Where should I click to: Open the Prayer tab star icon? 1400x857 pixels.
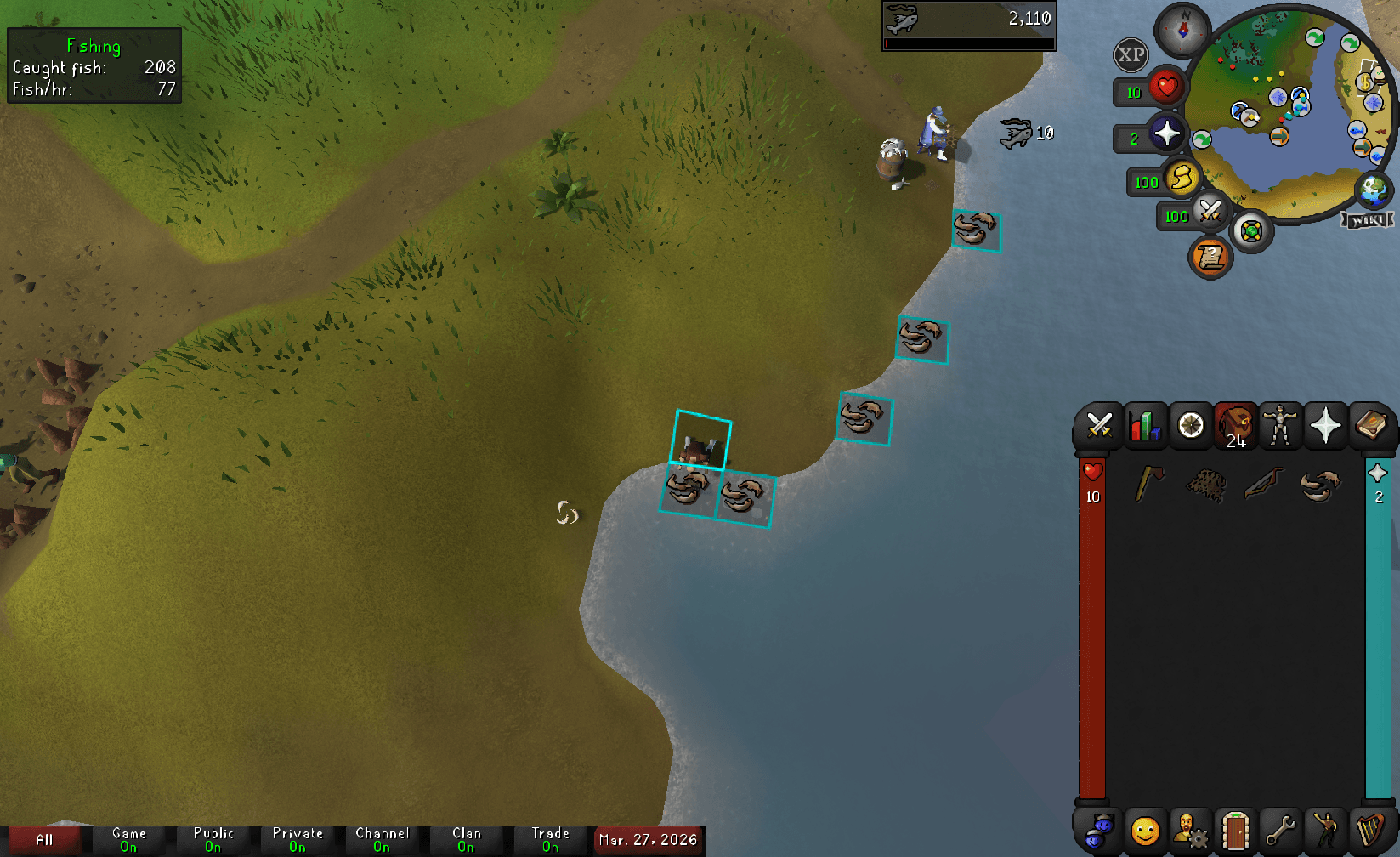pos(1326,426)
